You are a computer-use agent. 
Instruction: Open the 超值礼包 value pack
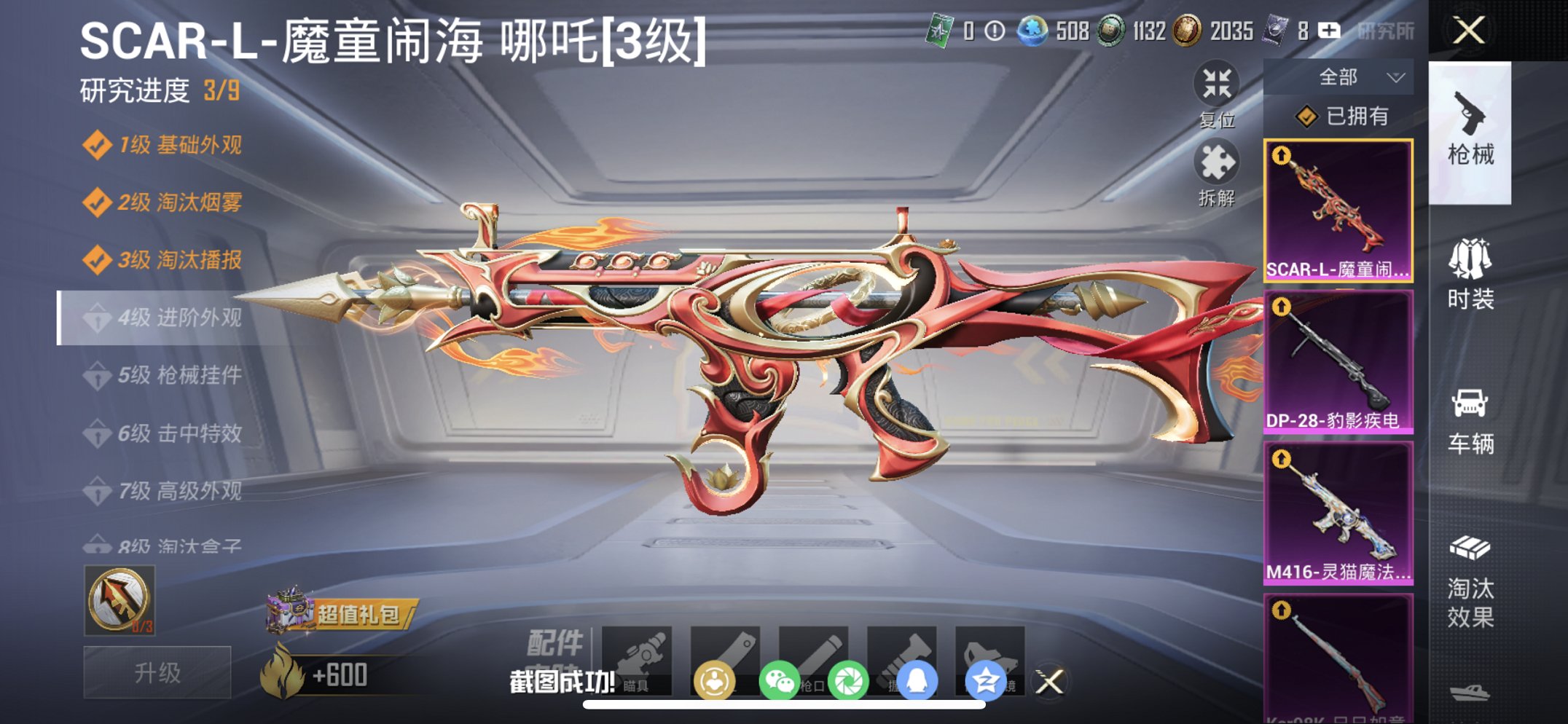click(x=332, y=615)
